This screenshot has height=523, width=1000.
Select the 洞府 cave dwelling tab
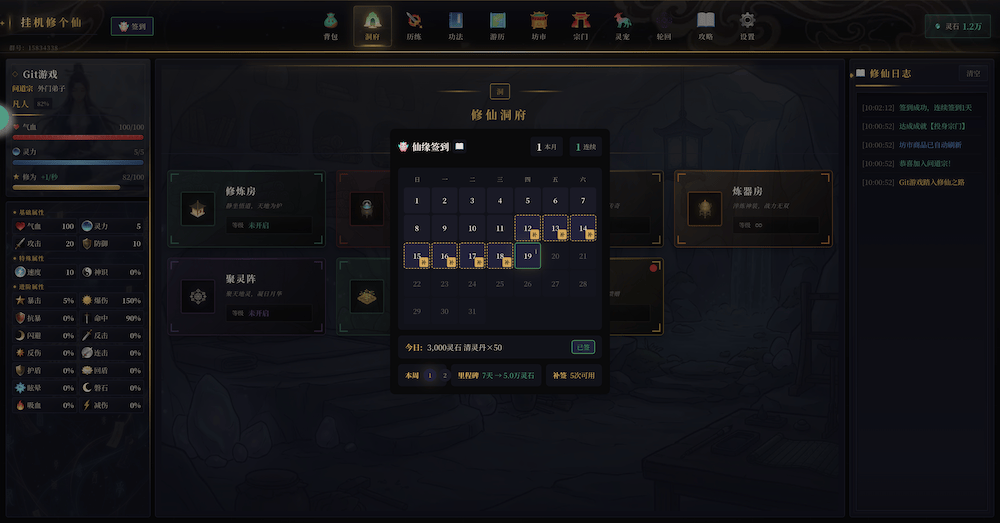[x=372, y=25]
